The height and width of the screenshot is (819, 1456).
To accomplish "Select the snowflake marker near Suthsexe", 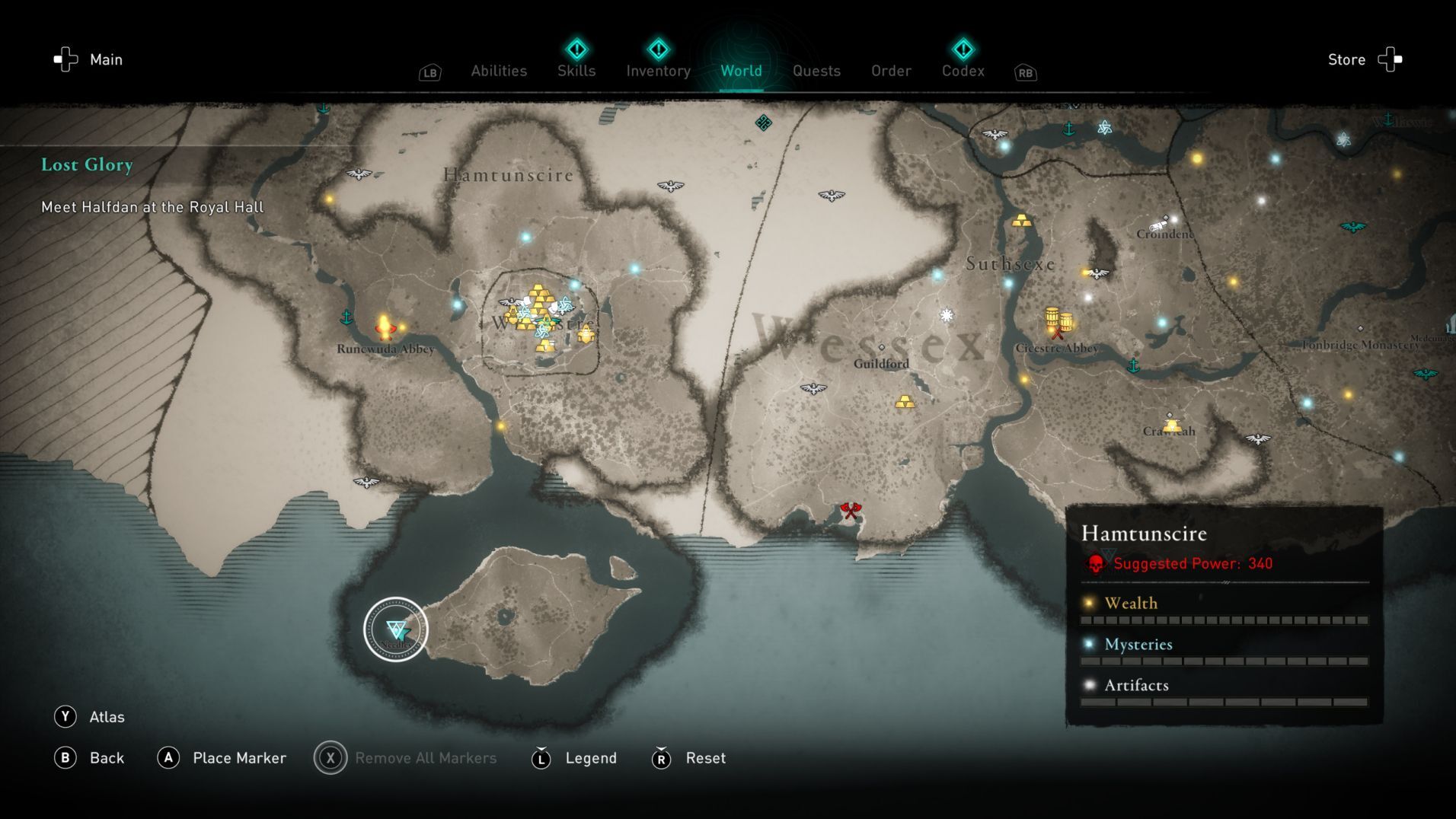I will click(947, 315).
